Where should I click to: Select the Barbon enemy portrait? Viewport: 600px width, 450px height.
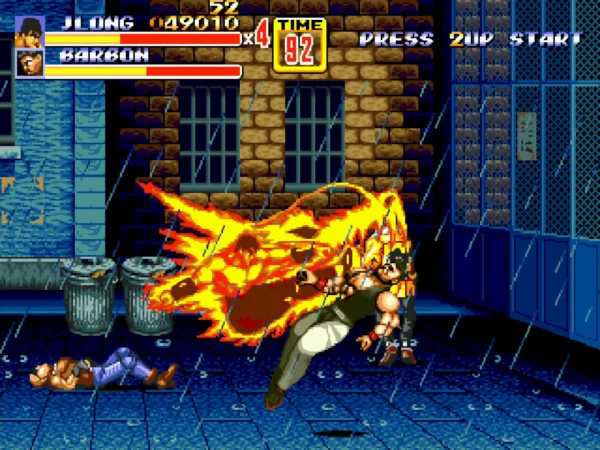click(30, 64)
